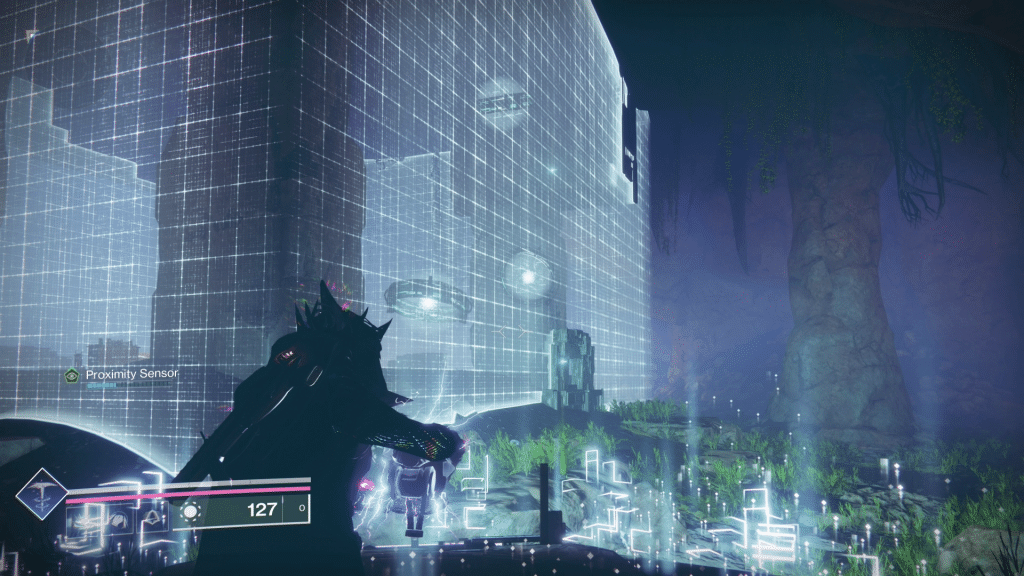This screenshot has height=576, width=1024.
Task: Activate the diamond-shaped super ability icon
Action: [42, 492]
